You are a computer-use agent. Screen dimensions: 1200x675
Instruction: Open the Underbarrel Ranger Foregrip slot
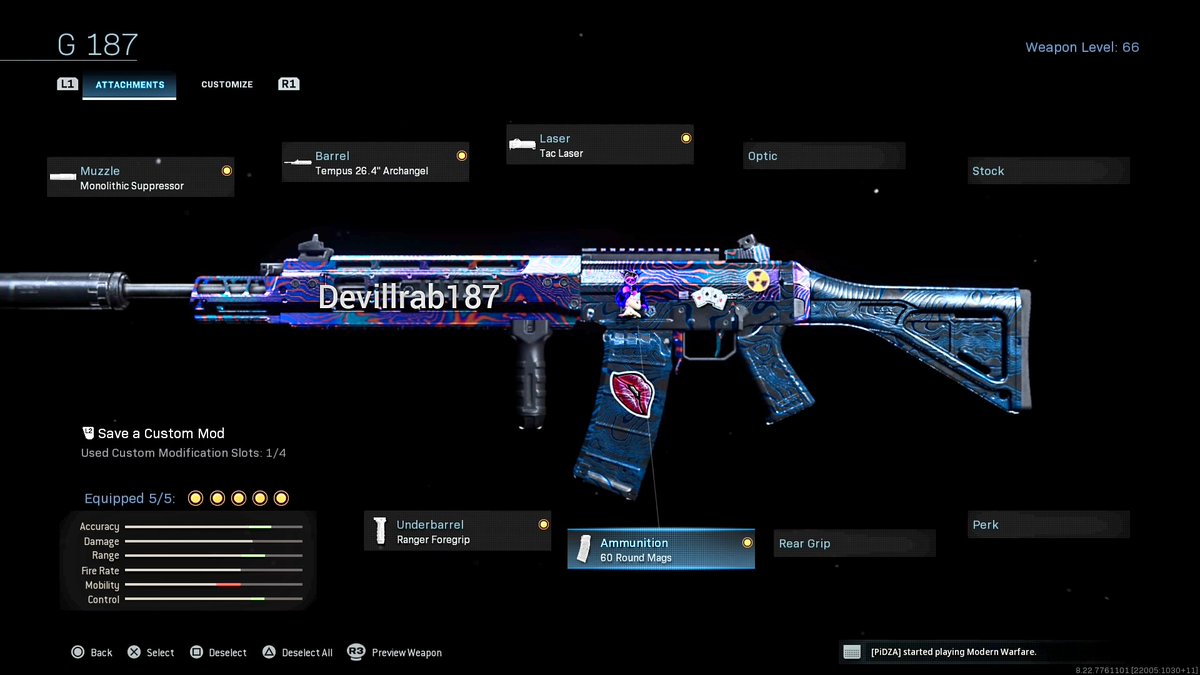point(457,532)
